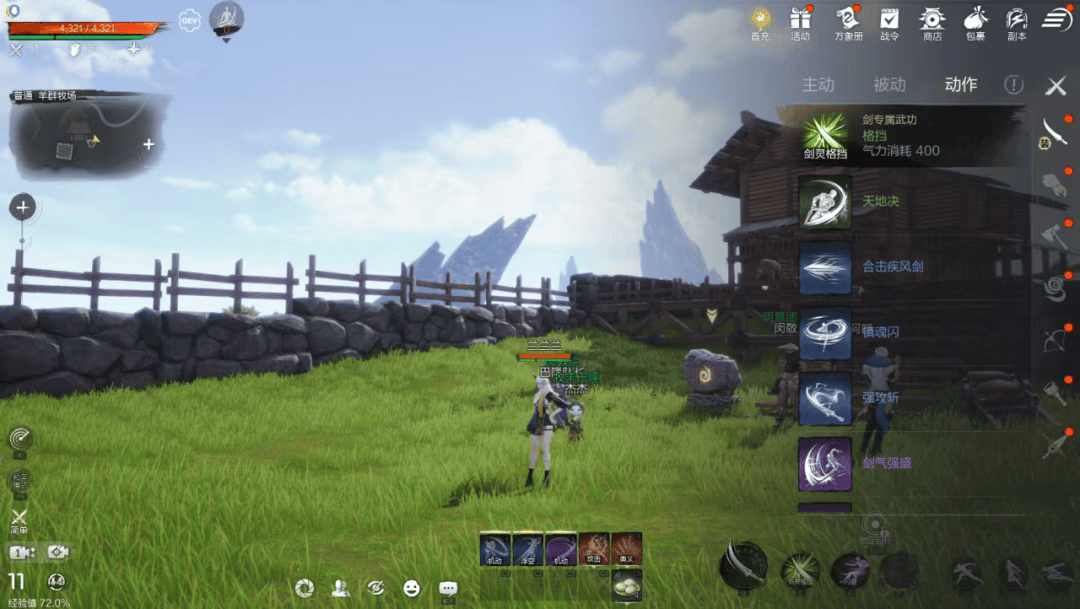Open the 包裹 inventory bag
Screen dimensions: 1080x609
point(975,21)
